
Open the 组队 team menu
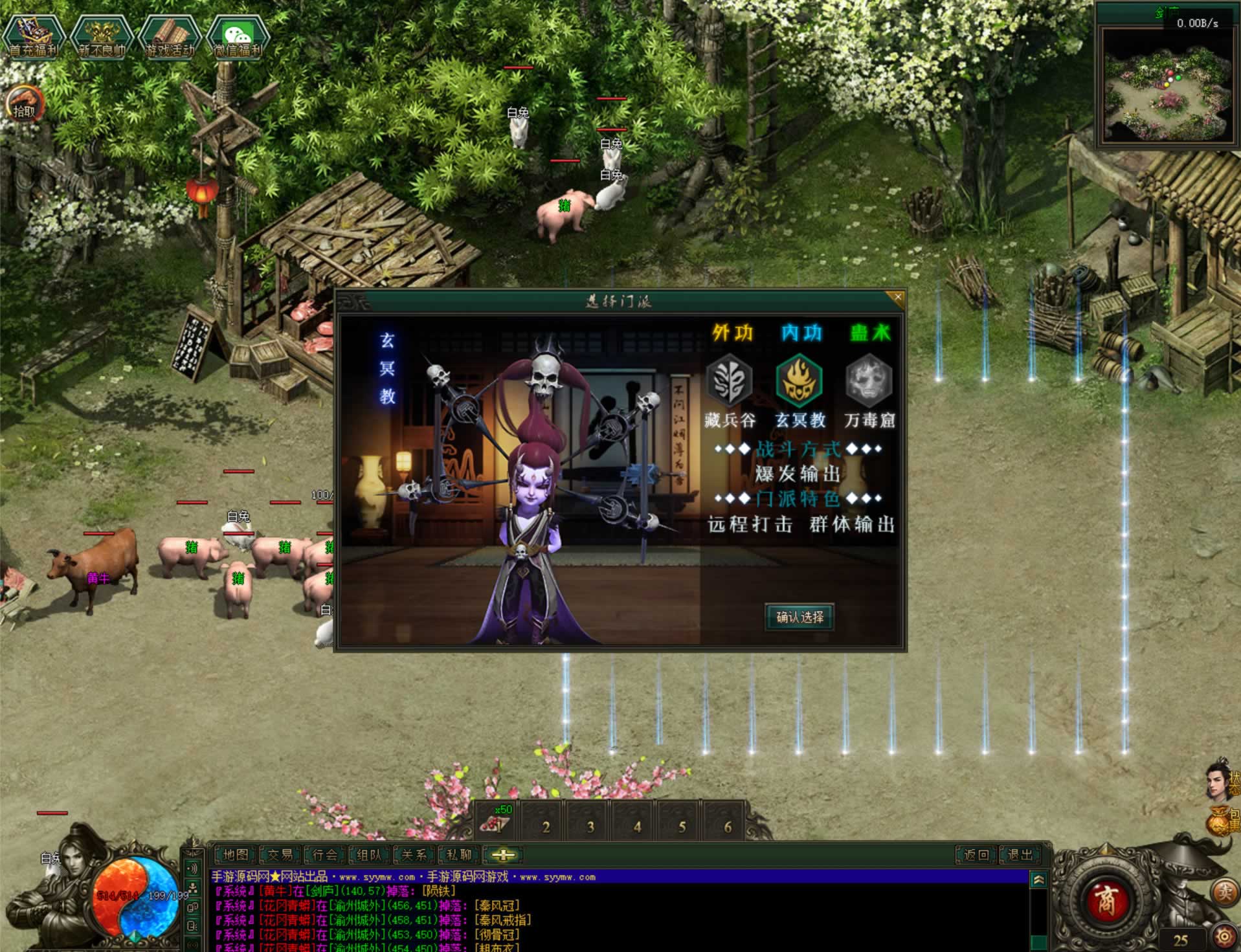[370, 855]
